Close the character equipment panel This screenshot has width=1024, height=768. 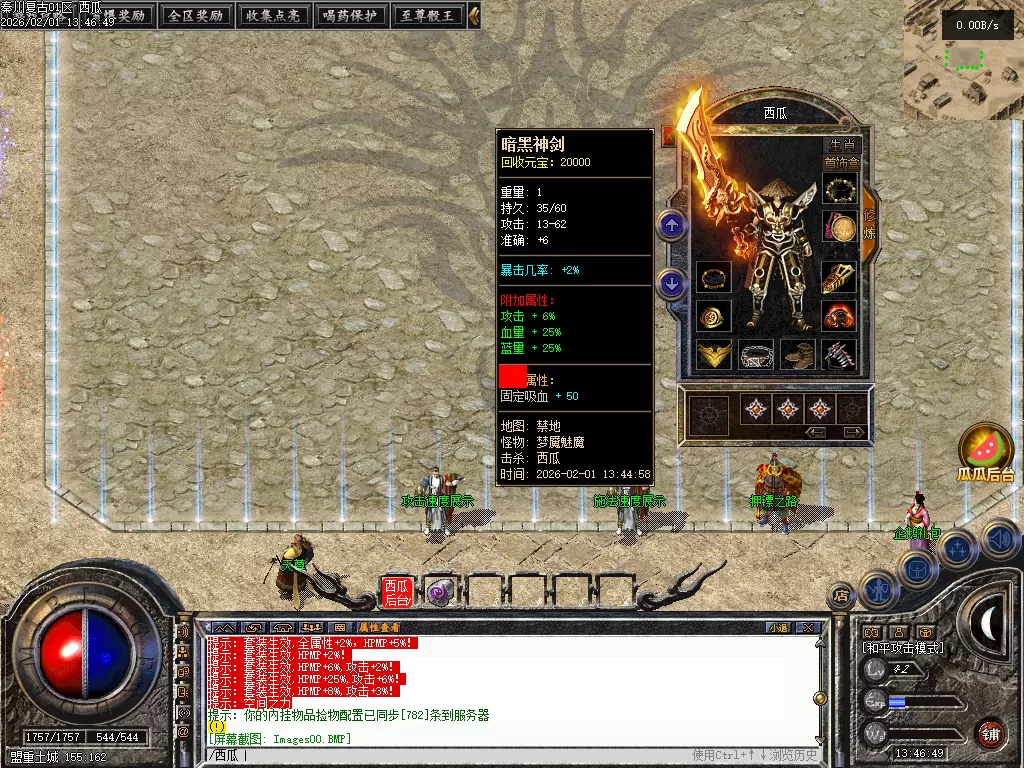point(669,135)
